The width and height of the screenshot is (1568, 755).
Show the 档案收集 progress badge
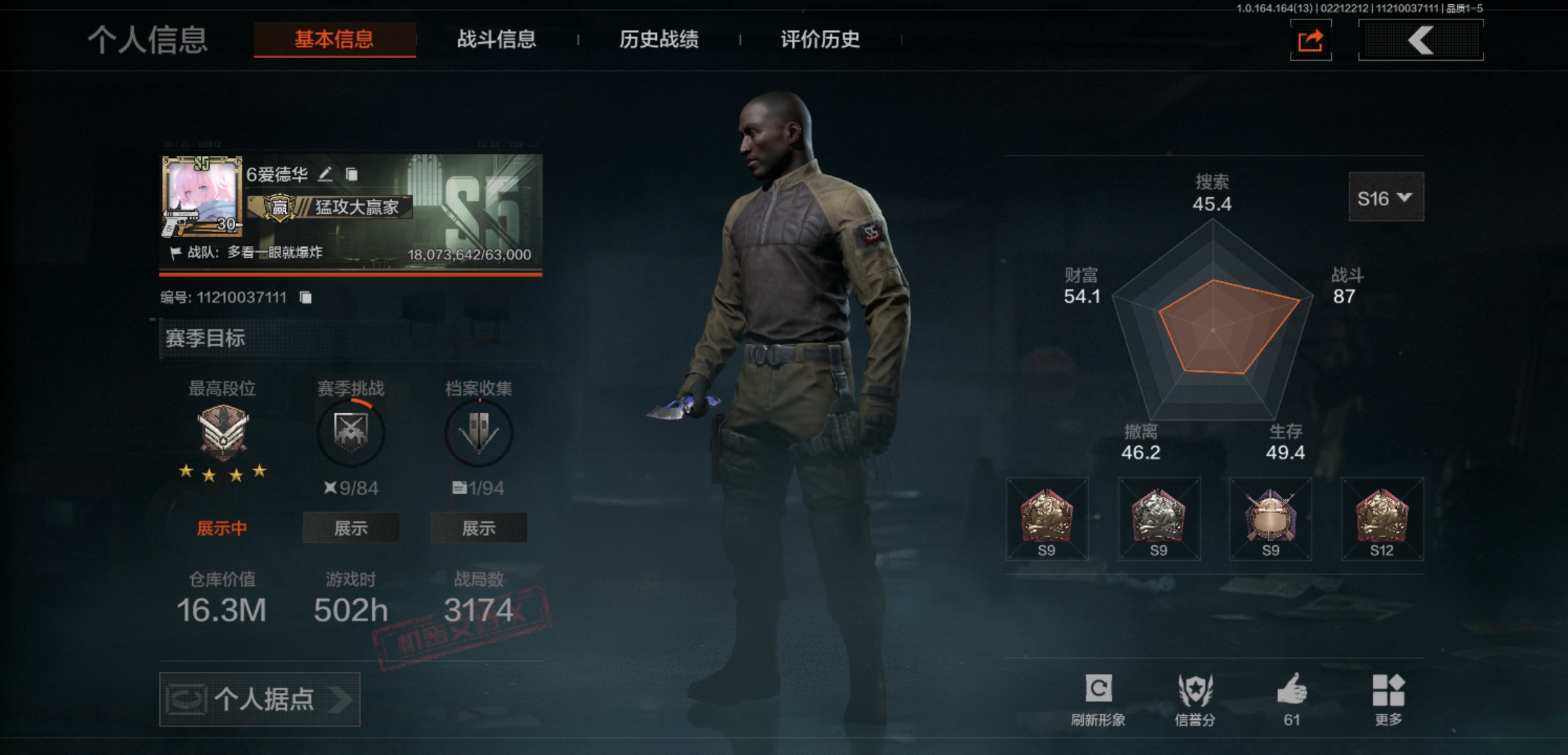click(479, 528)
